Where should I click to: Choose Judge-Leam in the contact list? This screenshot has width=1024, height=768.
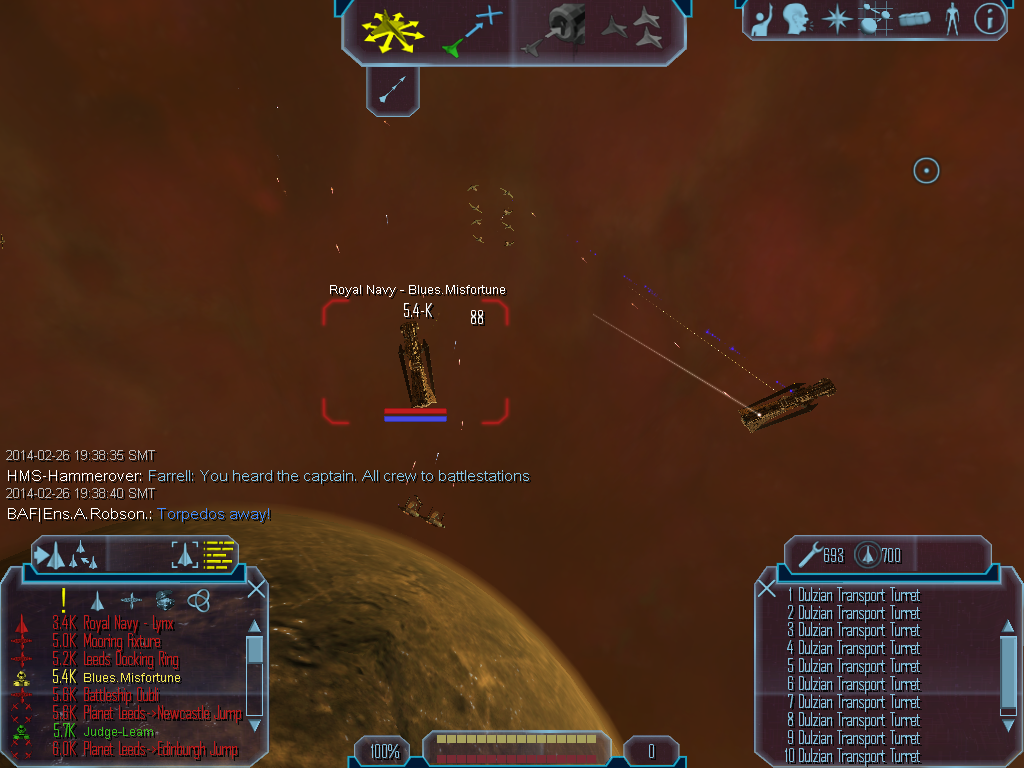pos(118,732)
